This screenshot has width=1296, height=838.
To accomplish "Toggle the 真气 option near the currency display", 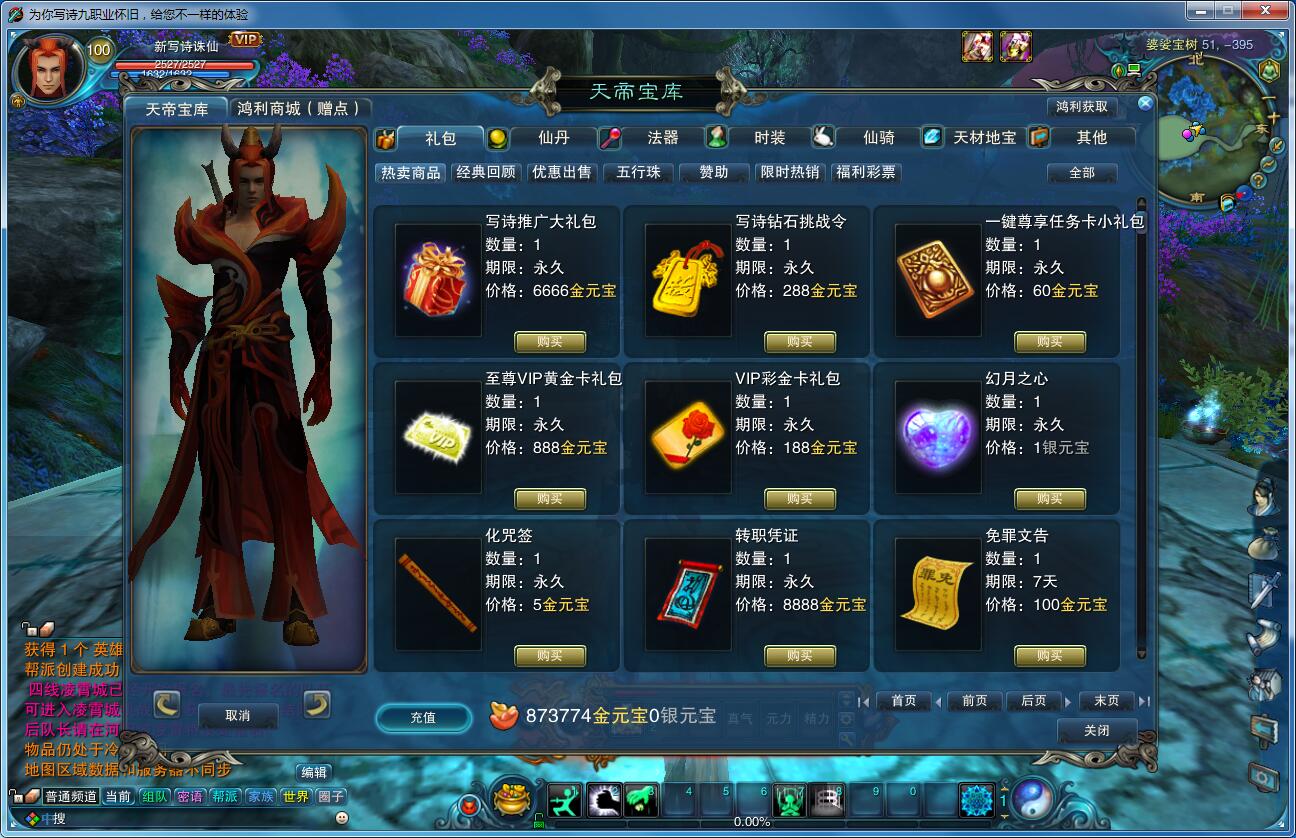I will coord(742,716).
